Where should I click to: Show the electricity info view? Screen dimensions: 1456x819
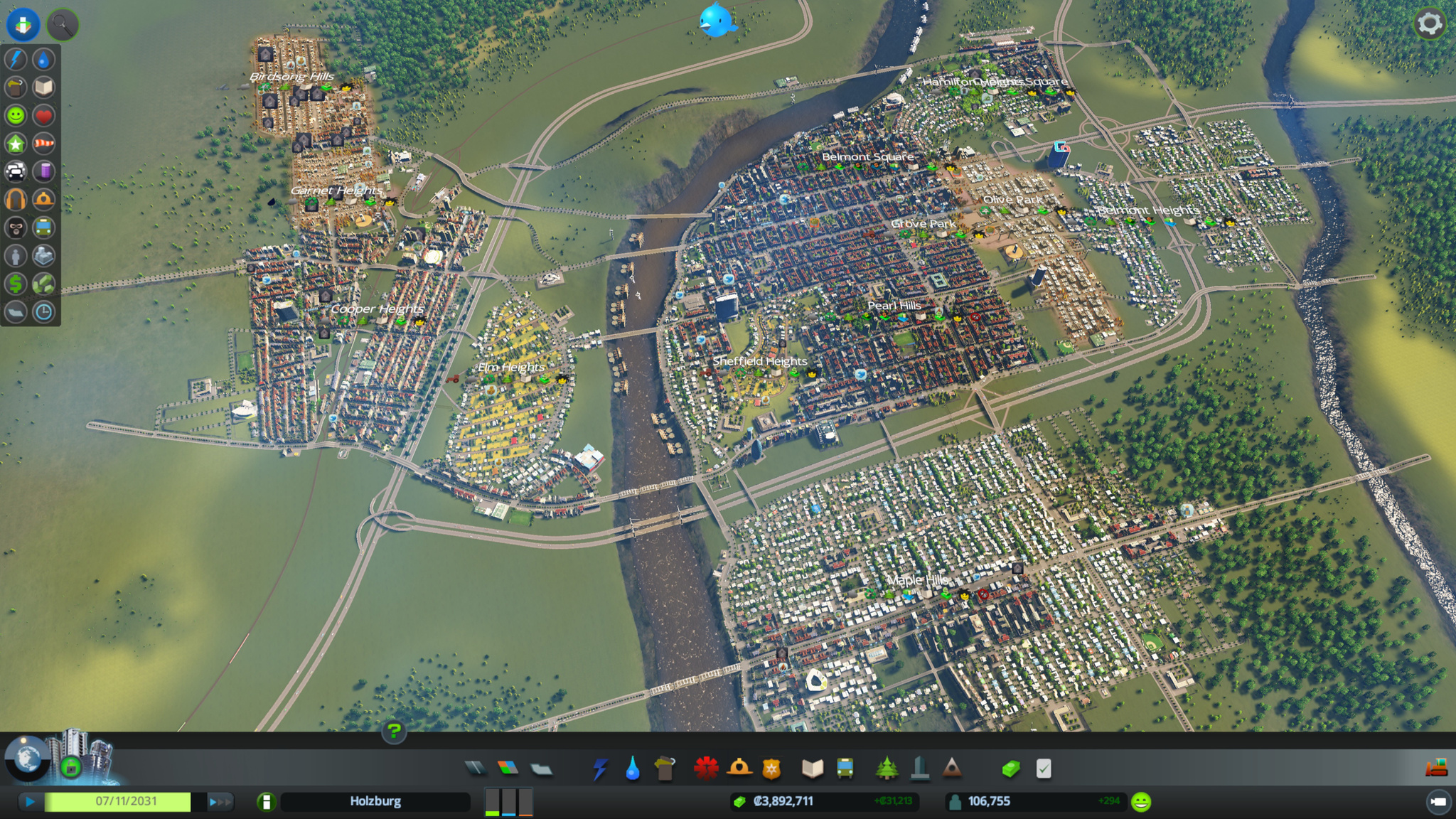pyautogui.click(x=16, y=60)
